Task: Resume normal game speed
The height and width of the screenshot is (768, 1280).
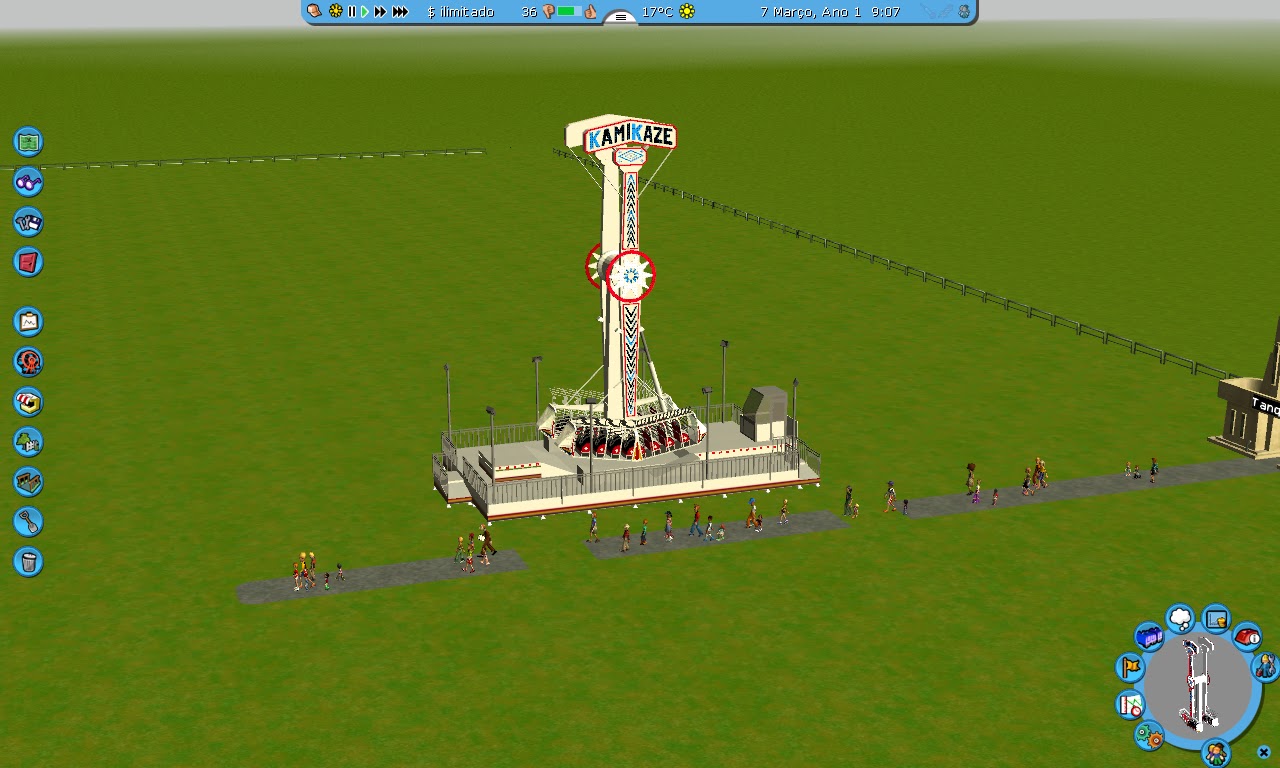Action: (364, 12)
